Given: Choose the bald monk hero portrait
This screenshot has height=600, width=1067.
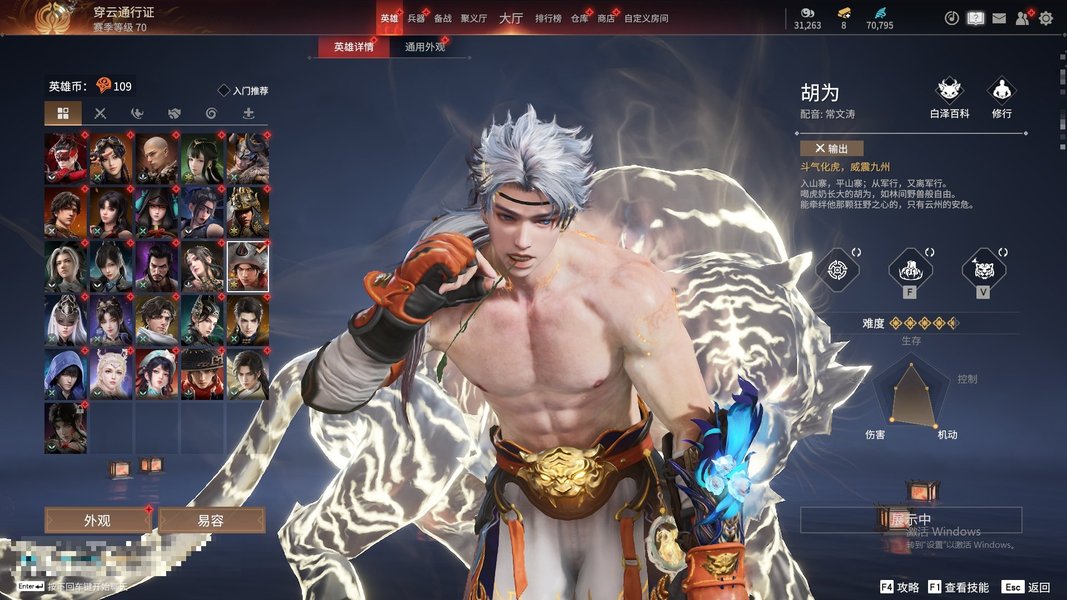Looking at the screenshot, I should point(157,157).
